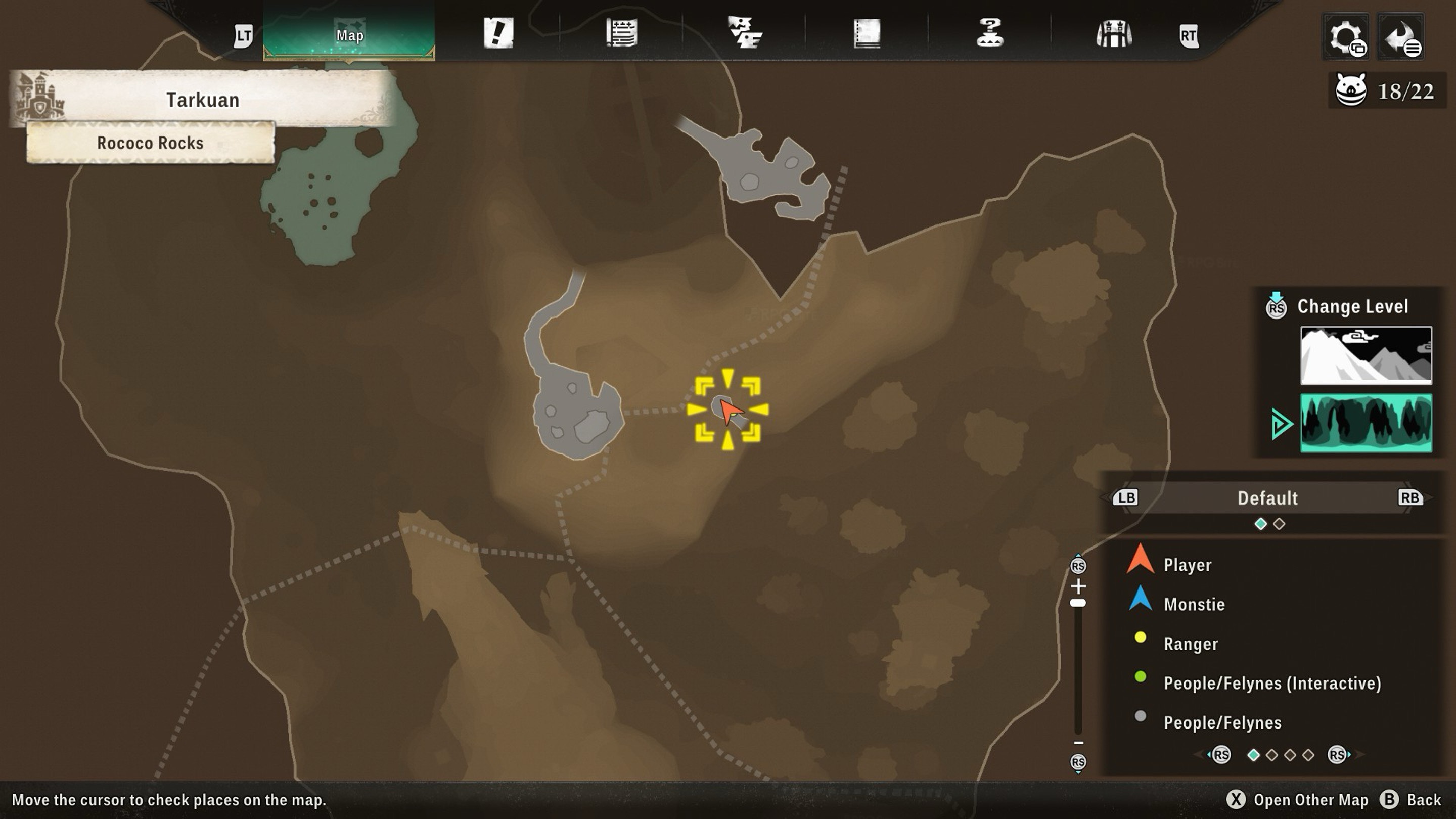Screen dimensions: 1456x819
Task: Switch to the lined notes list tab
Action: [622, 33]
